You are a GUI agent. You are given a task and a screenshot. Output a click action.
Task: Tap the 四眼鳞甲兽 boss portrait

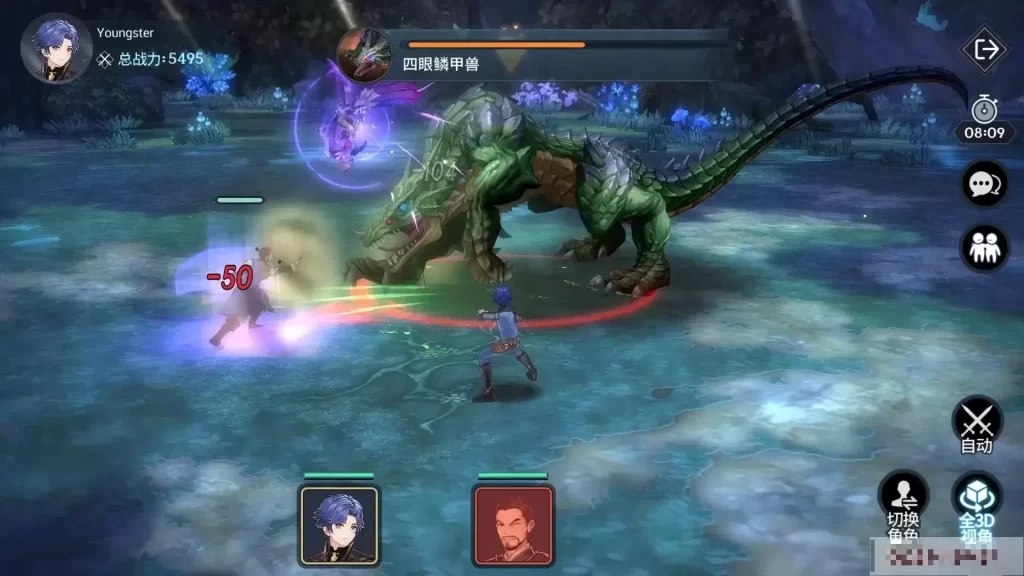point(363,53)
